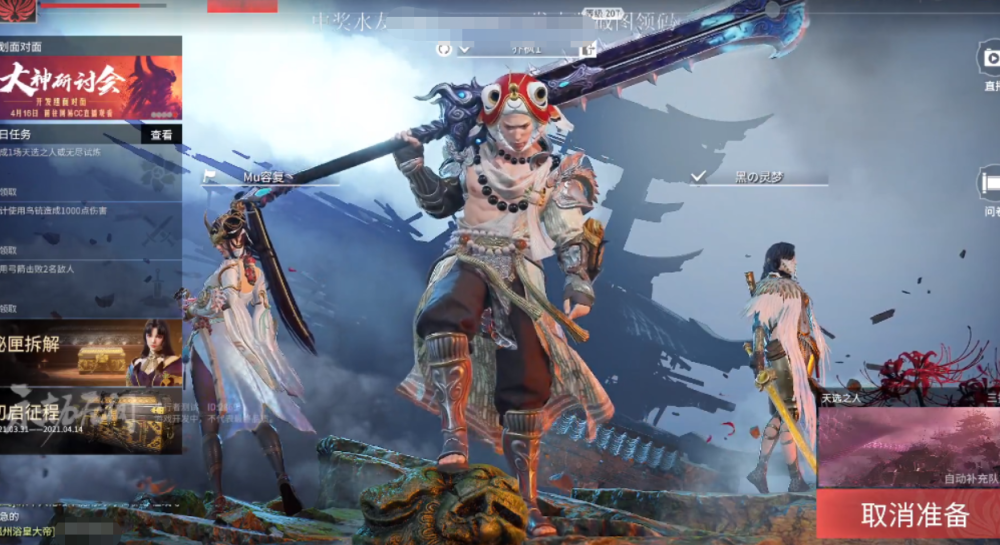View daily tasks with the 查看 button
The height and width of the screenshot is (545, 1000).
point(161,135)
